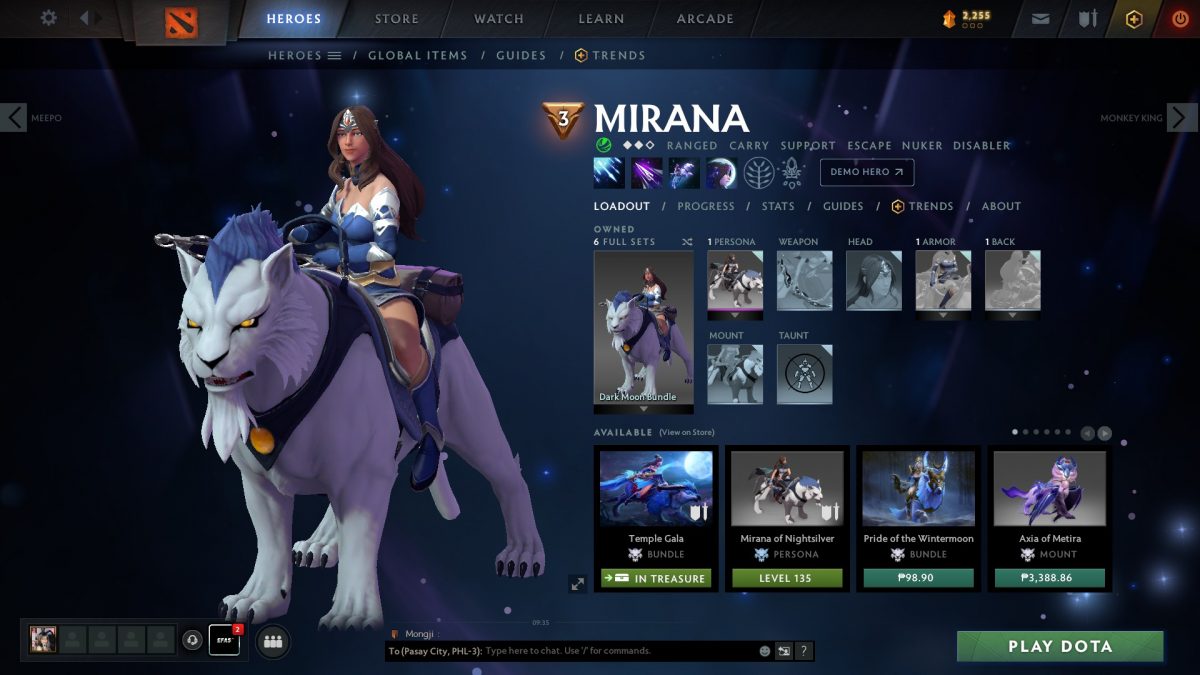Open Global Items submenu
The height and width of the screenshot is (675, 1200).
tap(417, 56)
